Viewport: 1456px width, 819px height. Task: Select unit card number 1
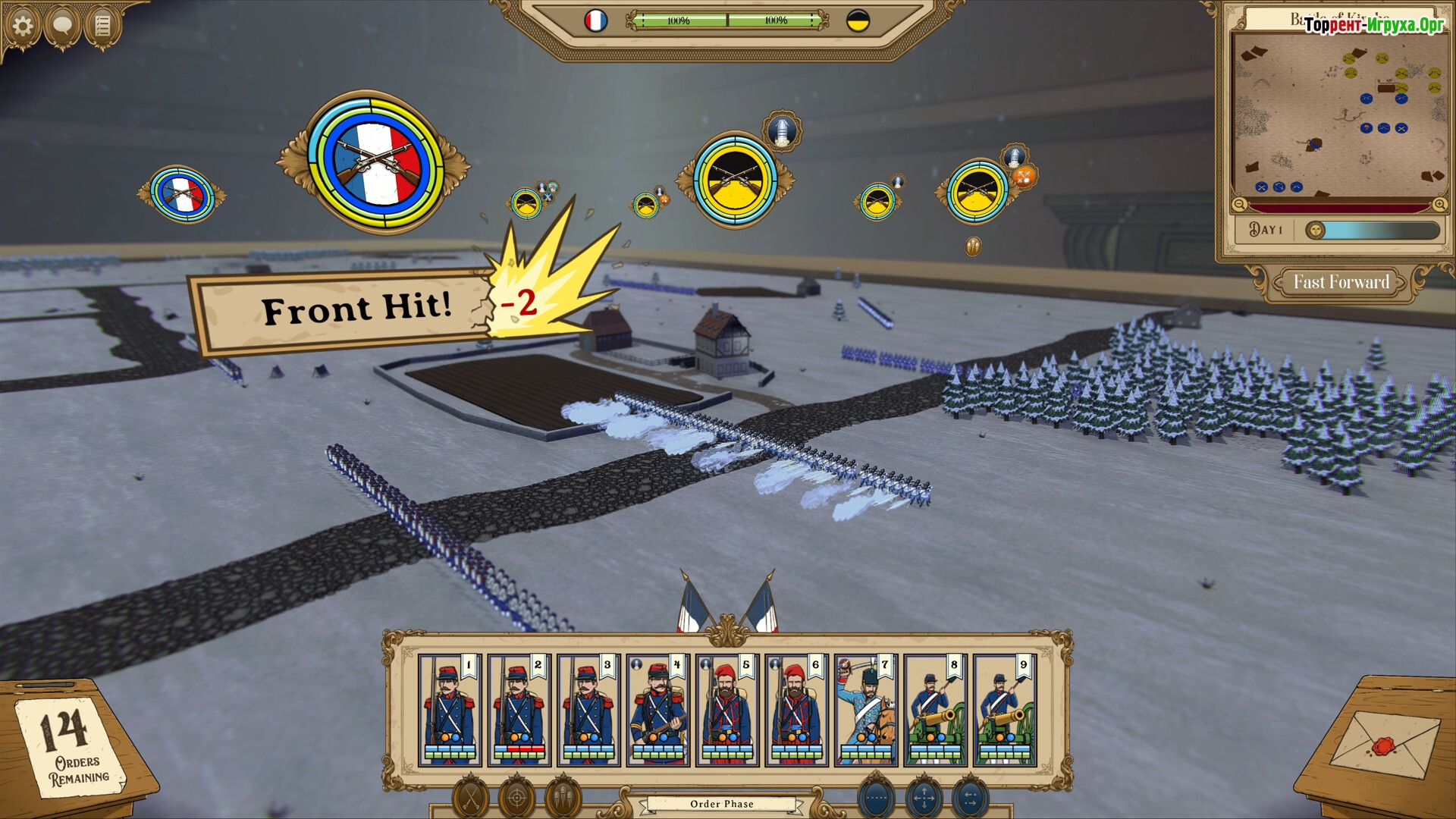tap(450, 710)
